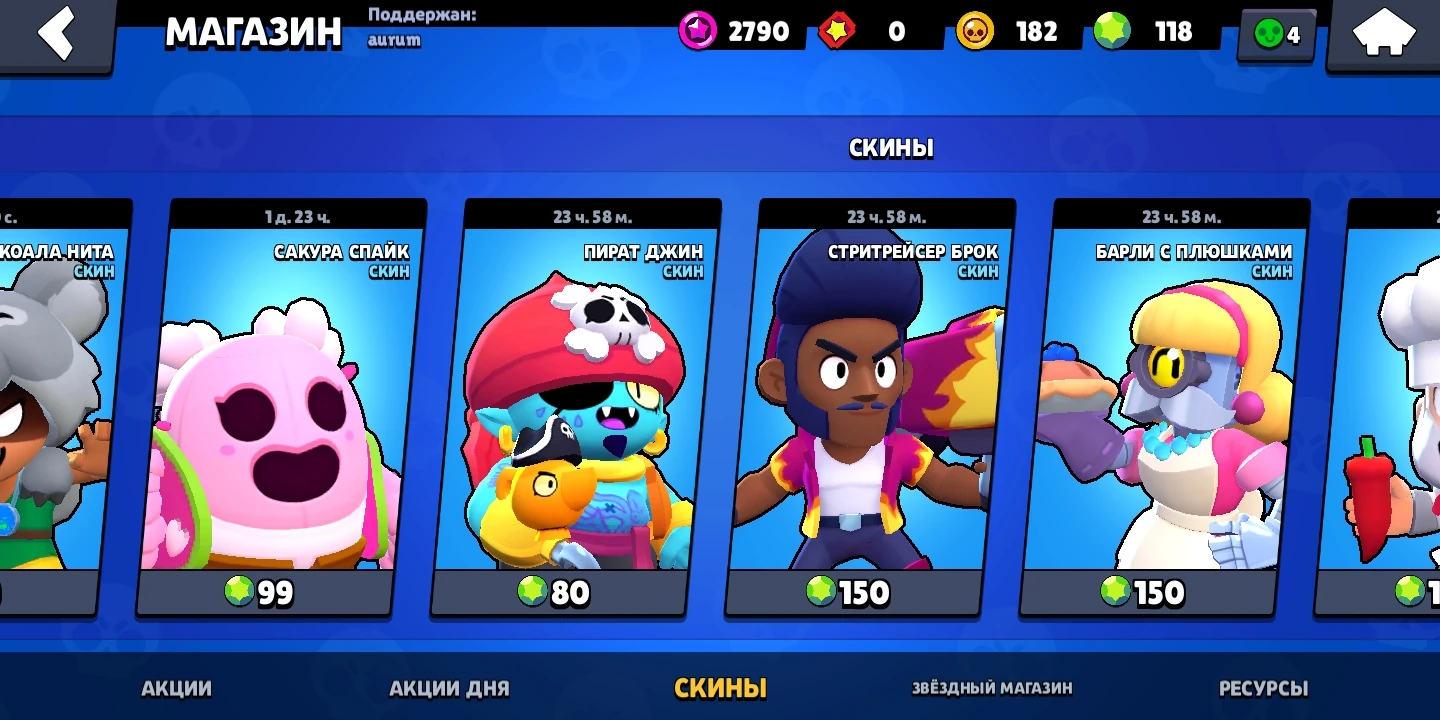Open the АКЦИИ ДНЯ tab

[448, 689]
